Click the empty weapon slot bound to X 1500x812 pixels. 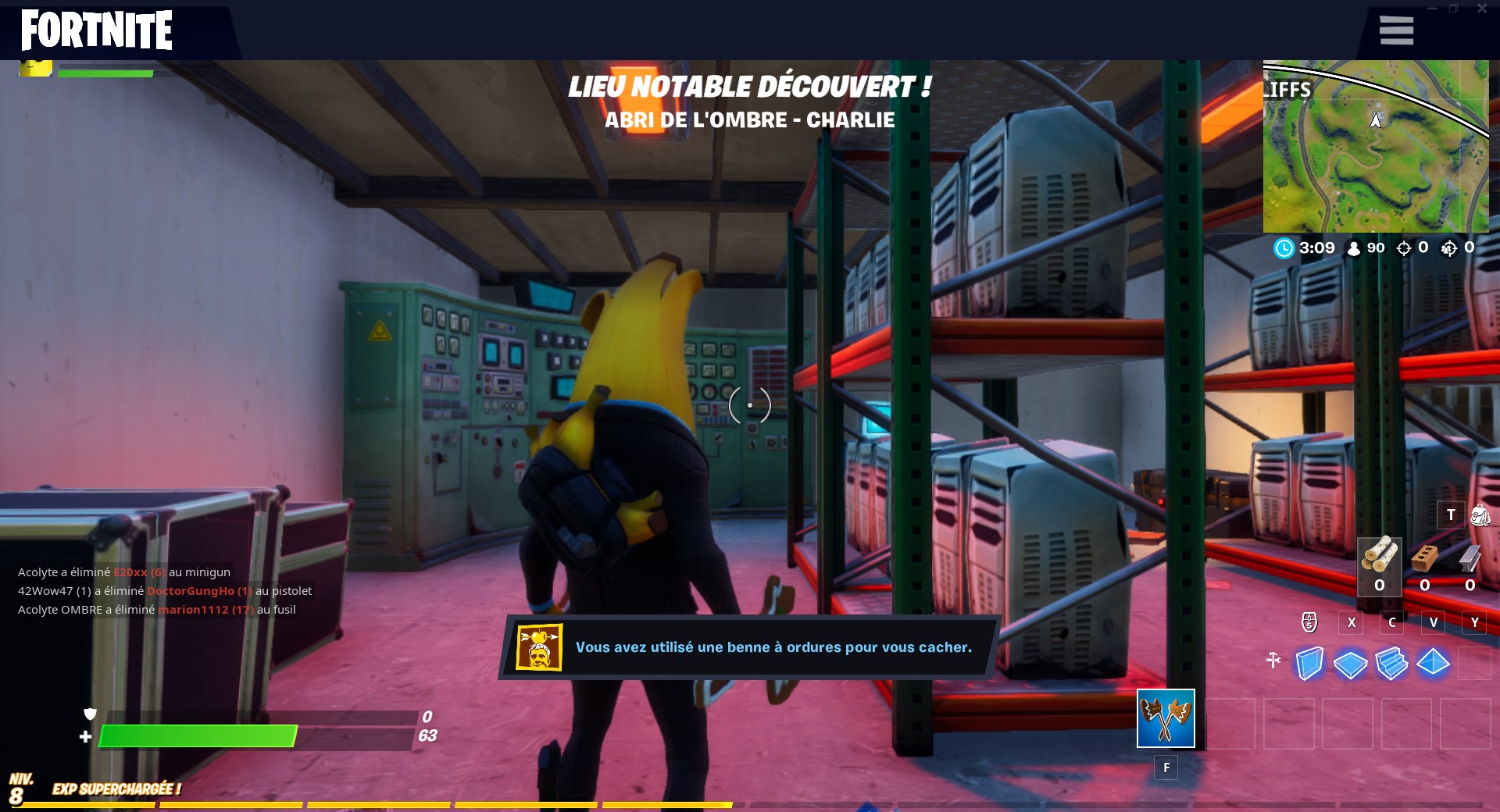point(1352,623)
